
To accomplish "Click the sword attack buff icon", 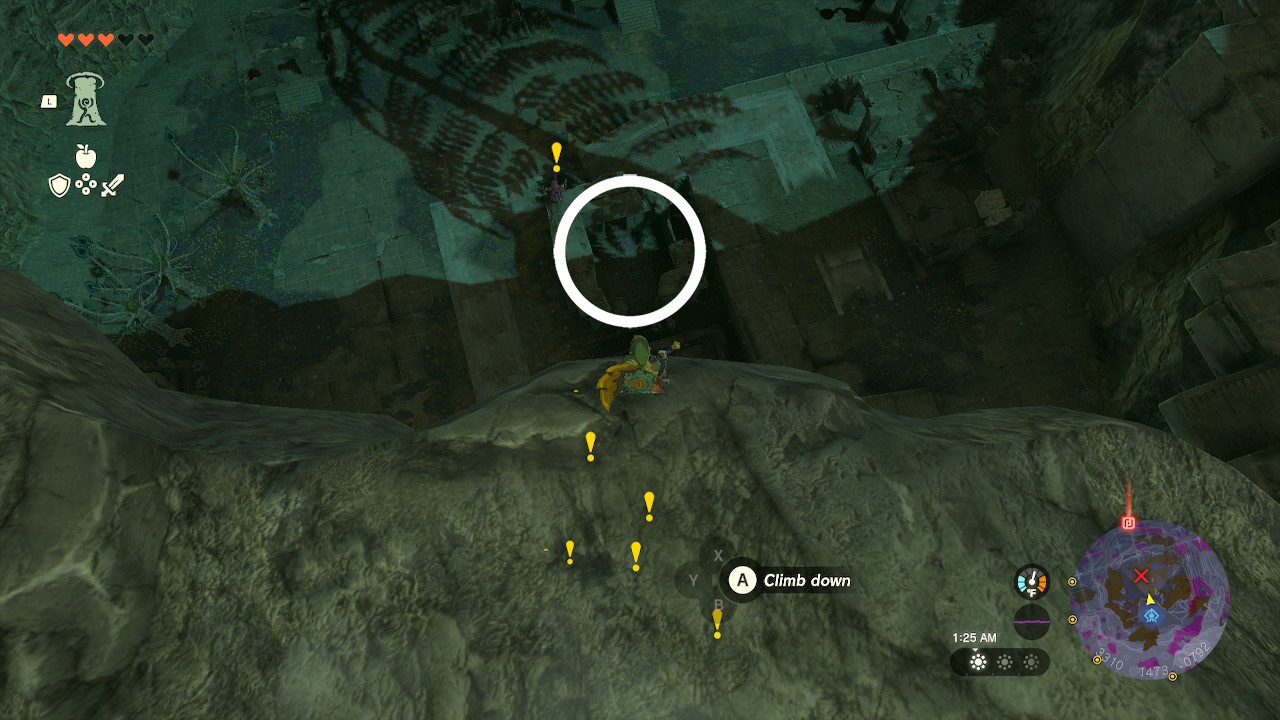I will (x=112, y=184).
